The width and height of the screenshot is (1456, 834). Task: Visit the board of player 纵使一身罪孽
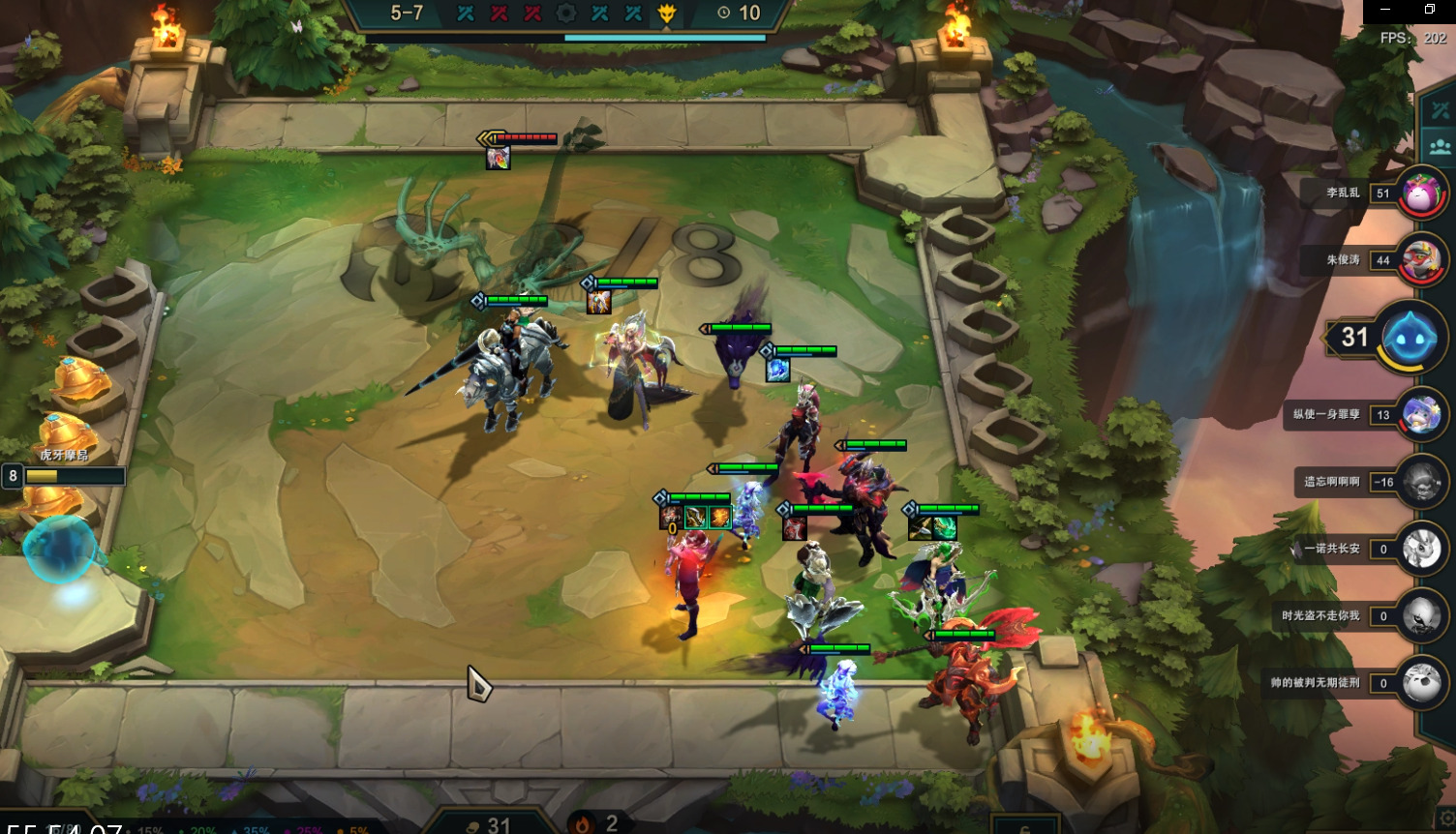pyautogui.click(x=1422, y=415)
